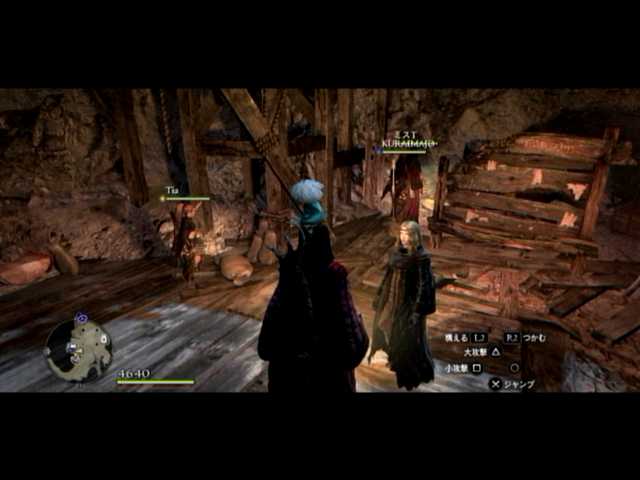640x480 pixels.
Task: Open the circular minimap
Action: pyautogui.click(x=78, y=349)
